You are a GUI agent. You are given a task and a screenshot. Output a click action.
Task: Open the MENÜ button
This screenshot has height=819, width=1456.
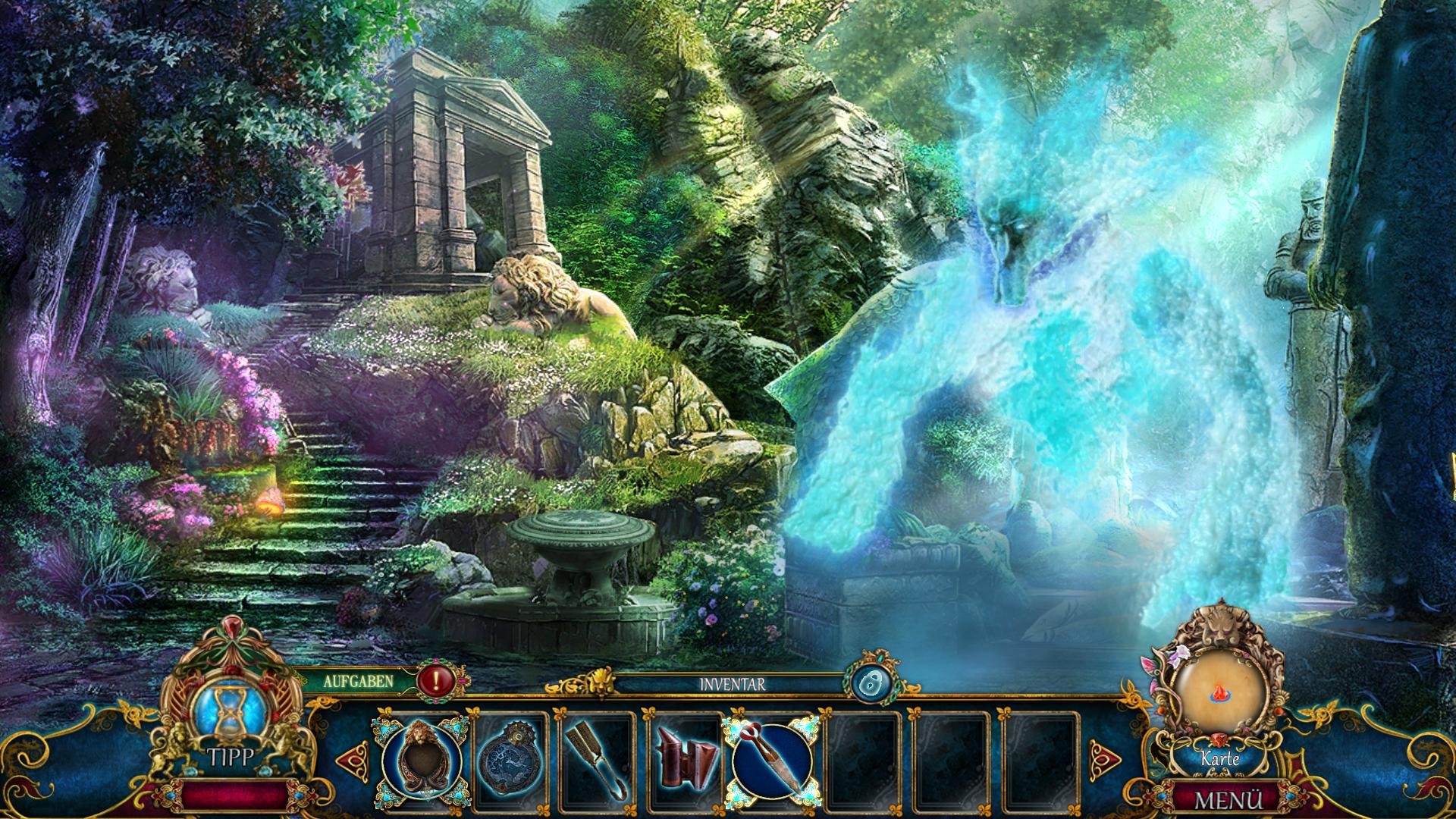click(1228, 800)
